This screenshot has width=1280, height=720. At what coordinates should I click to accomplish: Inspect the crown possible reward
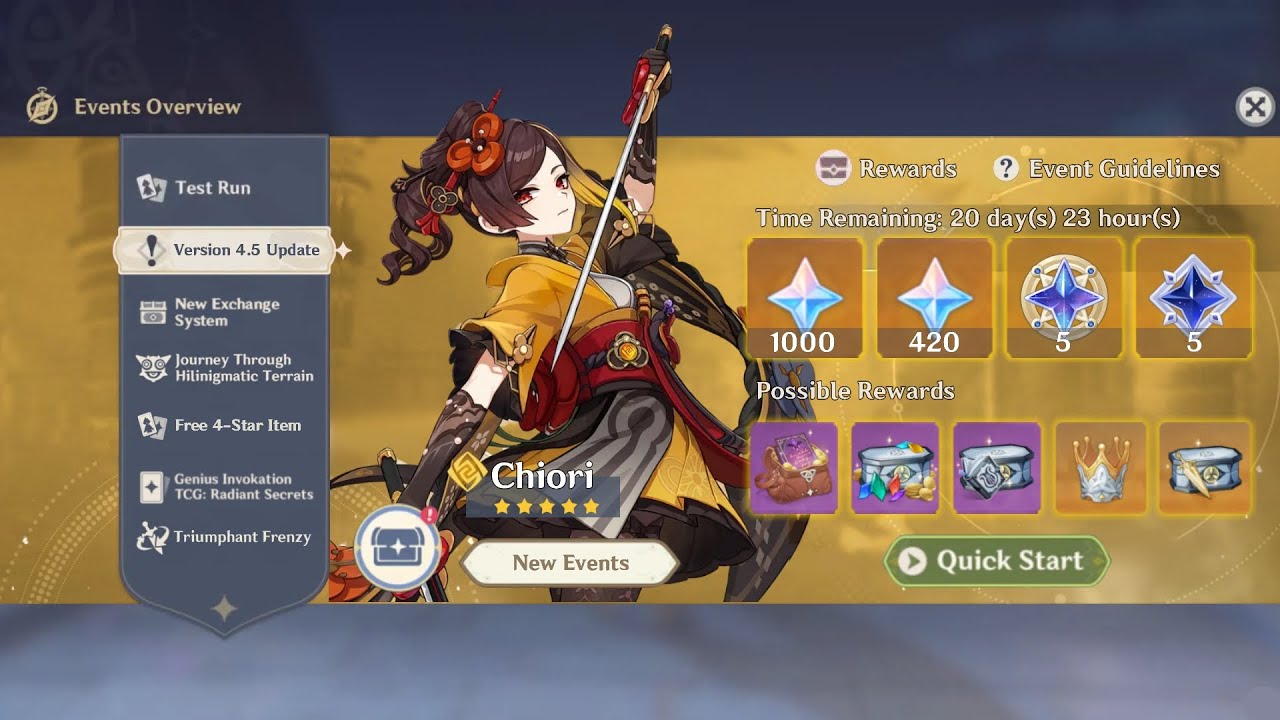pos(1100,468)
